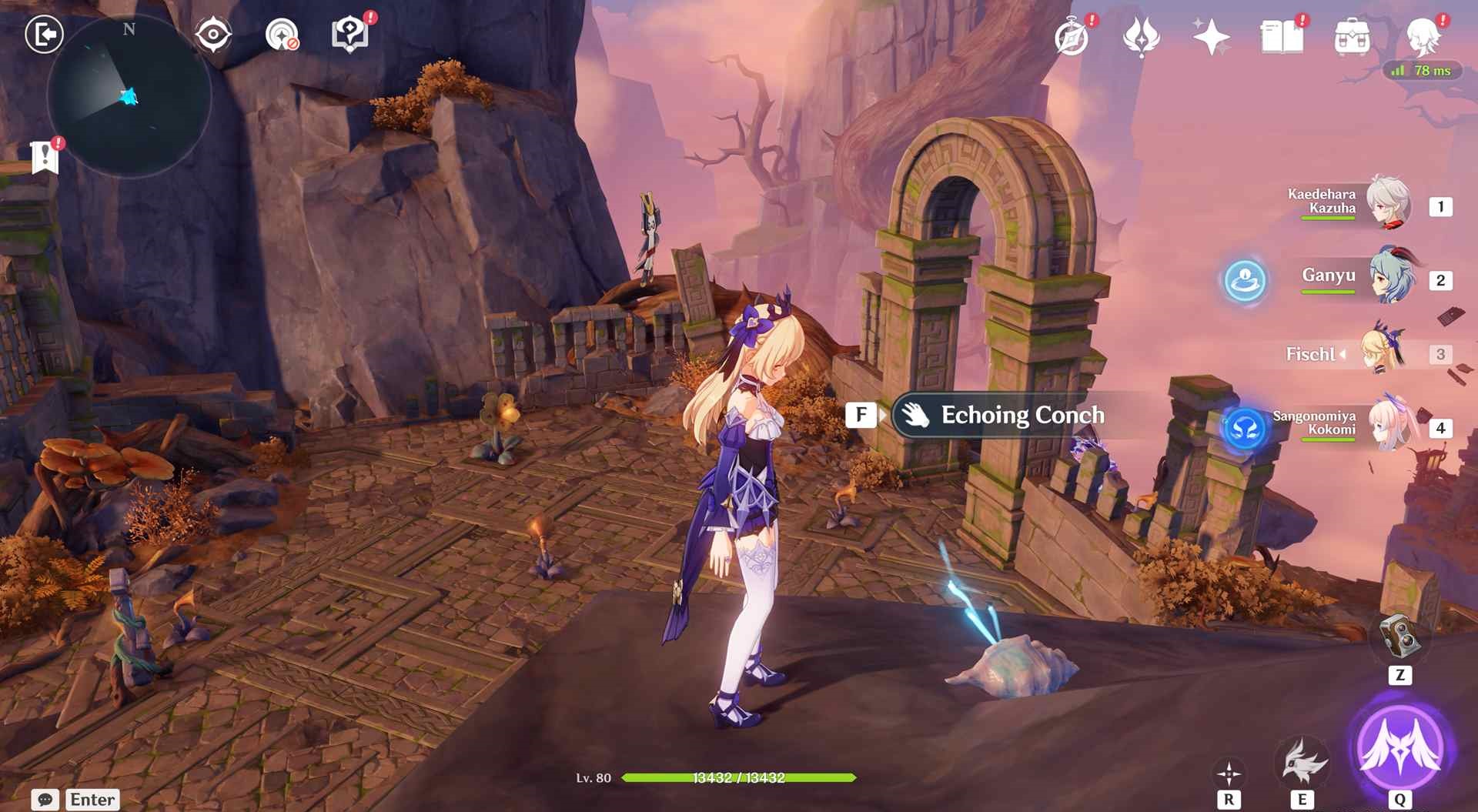
Task: Open the Paimon Menu exit icon
Action: 44,35
